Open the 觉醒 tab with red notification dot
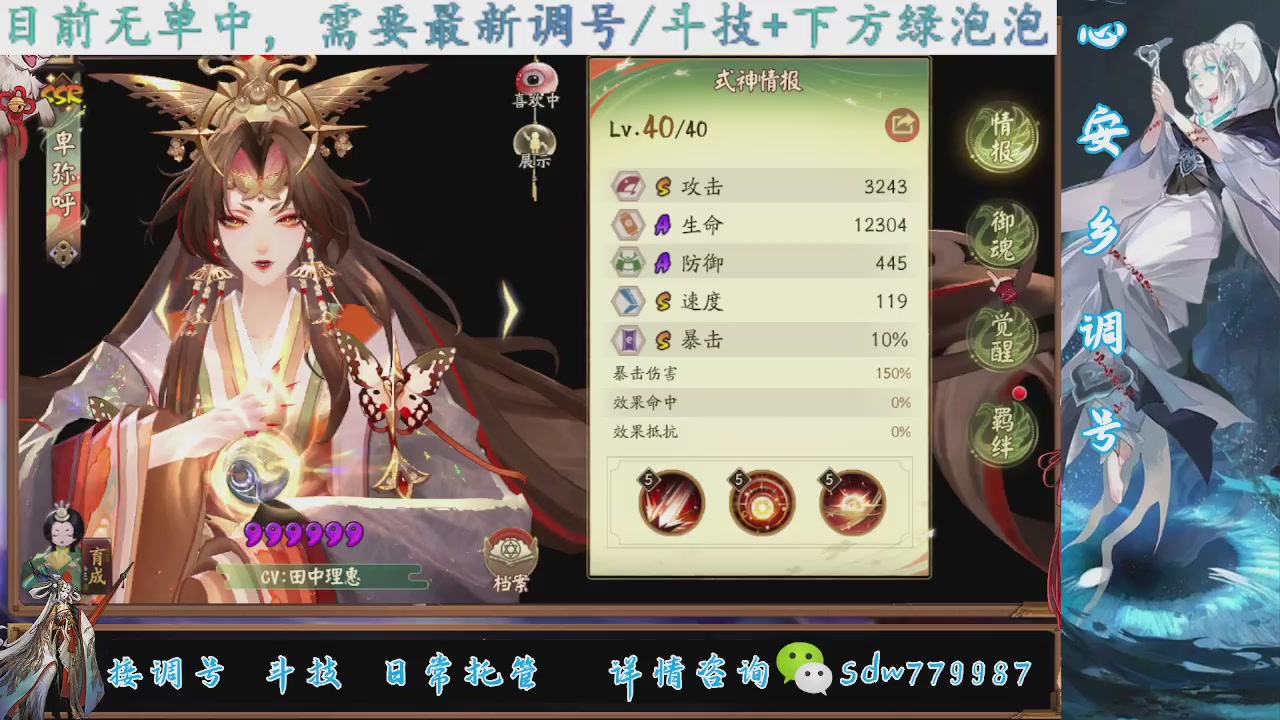Screen dimensions: 1280x720 point(1003,335)
